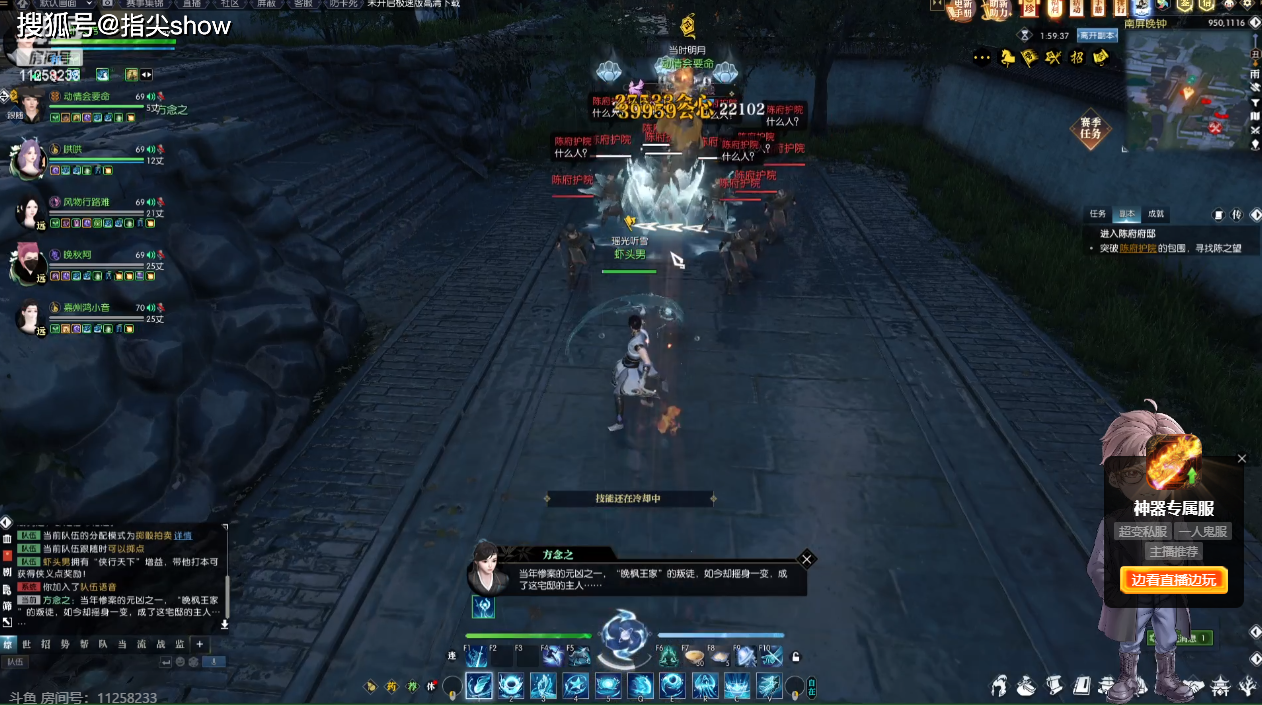1262x705 pixels.
Task: Open the 赛季任务 season quest diamond
Action: pos(1090,128)
